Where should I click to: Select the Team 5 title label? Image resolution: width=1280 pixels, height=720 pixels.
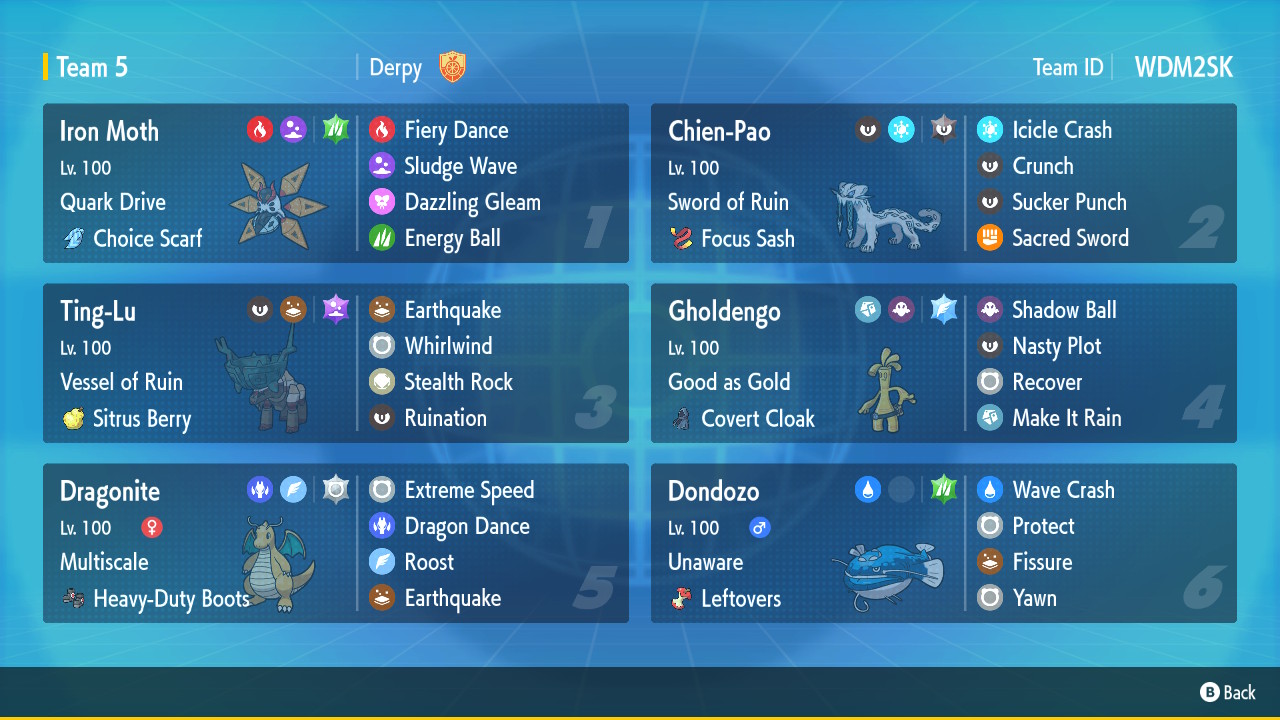tap(92, 67)
